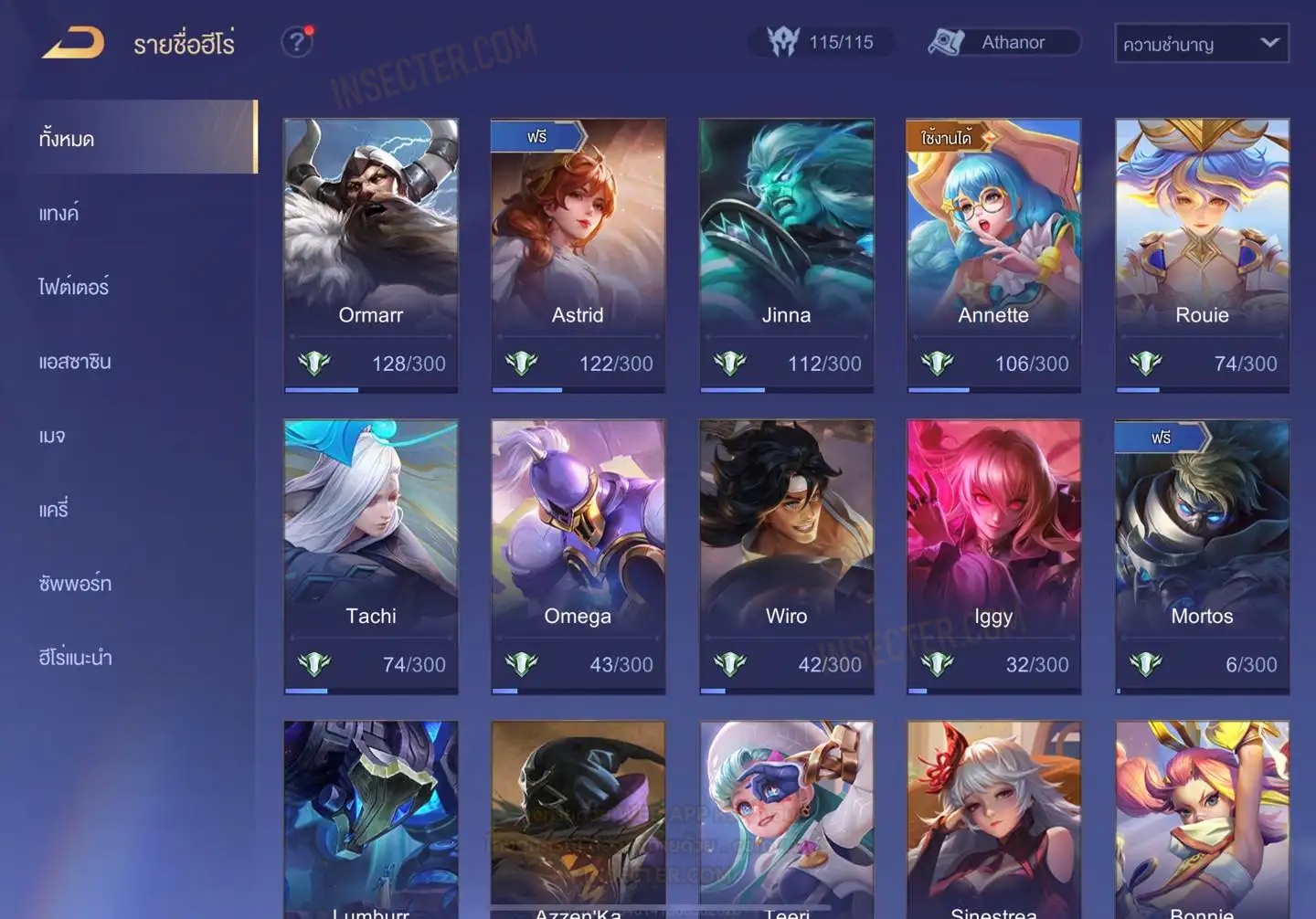Choose the Jinna hero card
This screenshot has height=919, width=1316.
point(786,256)
